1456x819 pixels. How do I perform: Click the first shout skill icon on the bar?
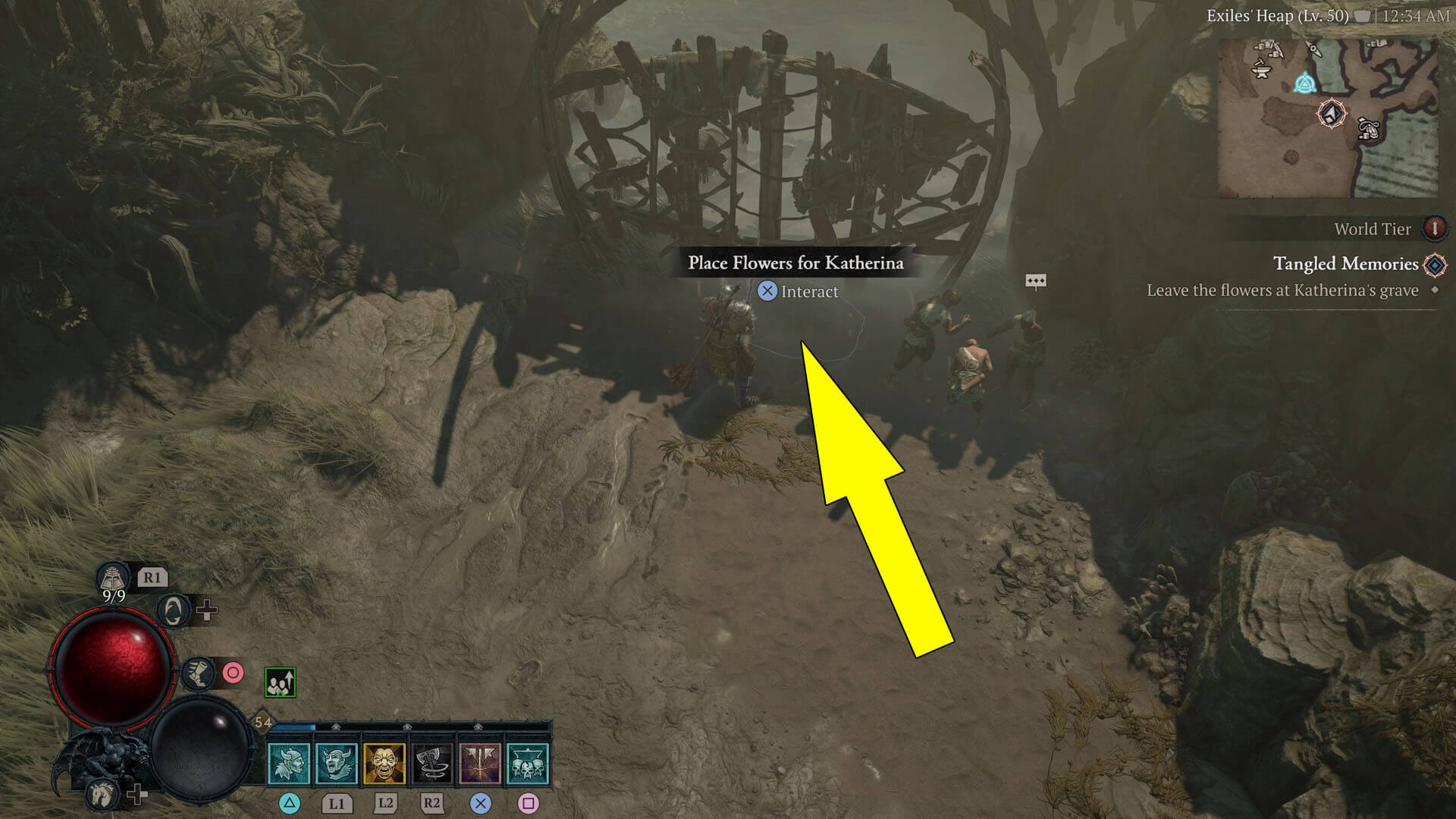(x=289, y=766)
